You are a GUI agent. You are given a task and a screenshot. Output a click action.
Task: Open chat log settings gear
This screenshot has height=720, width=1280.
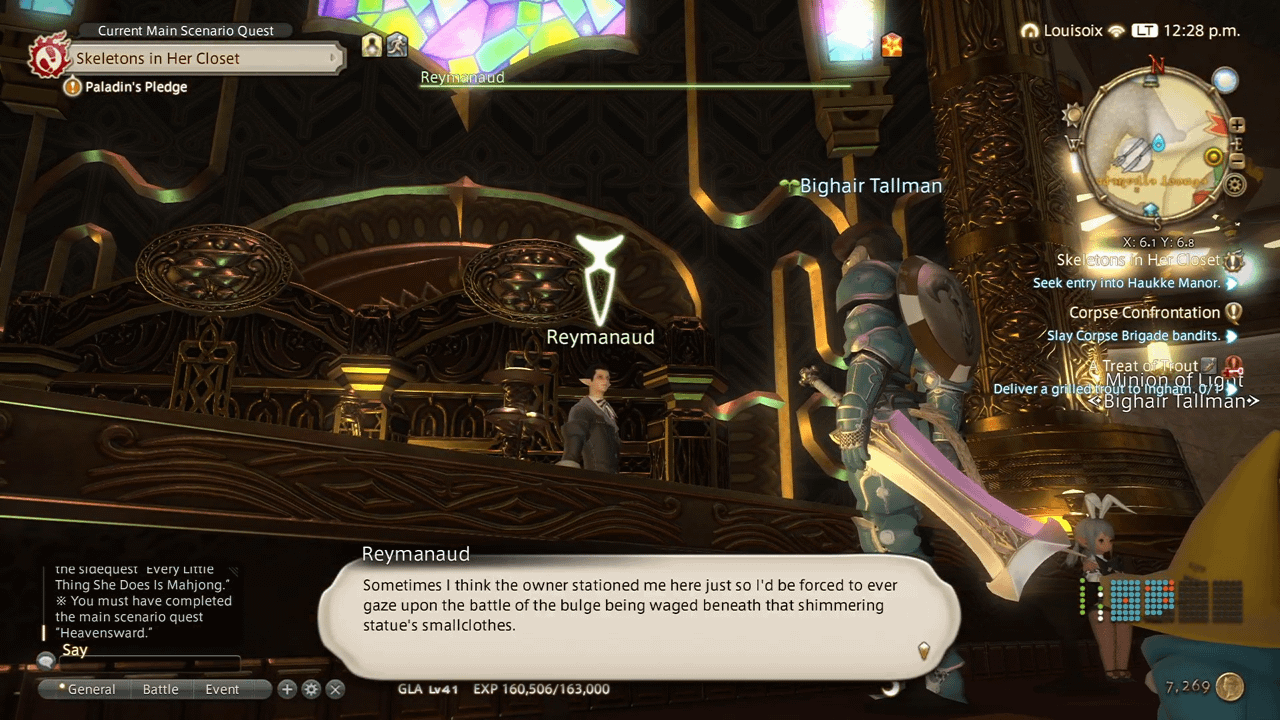311,689
